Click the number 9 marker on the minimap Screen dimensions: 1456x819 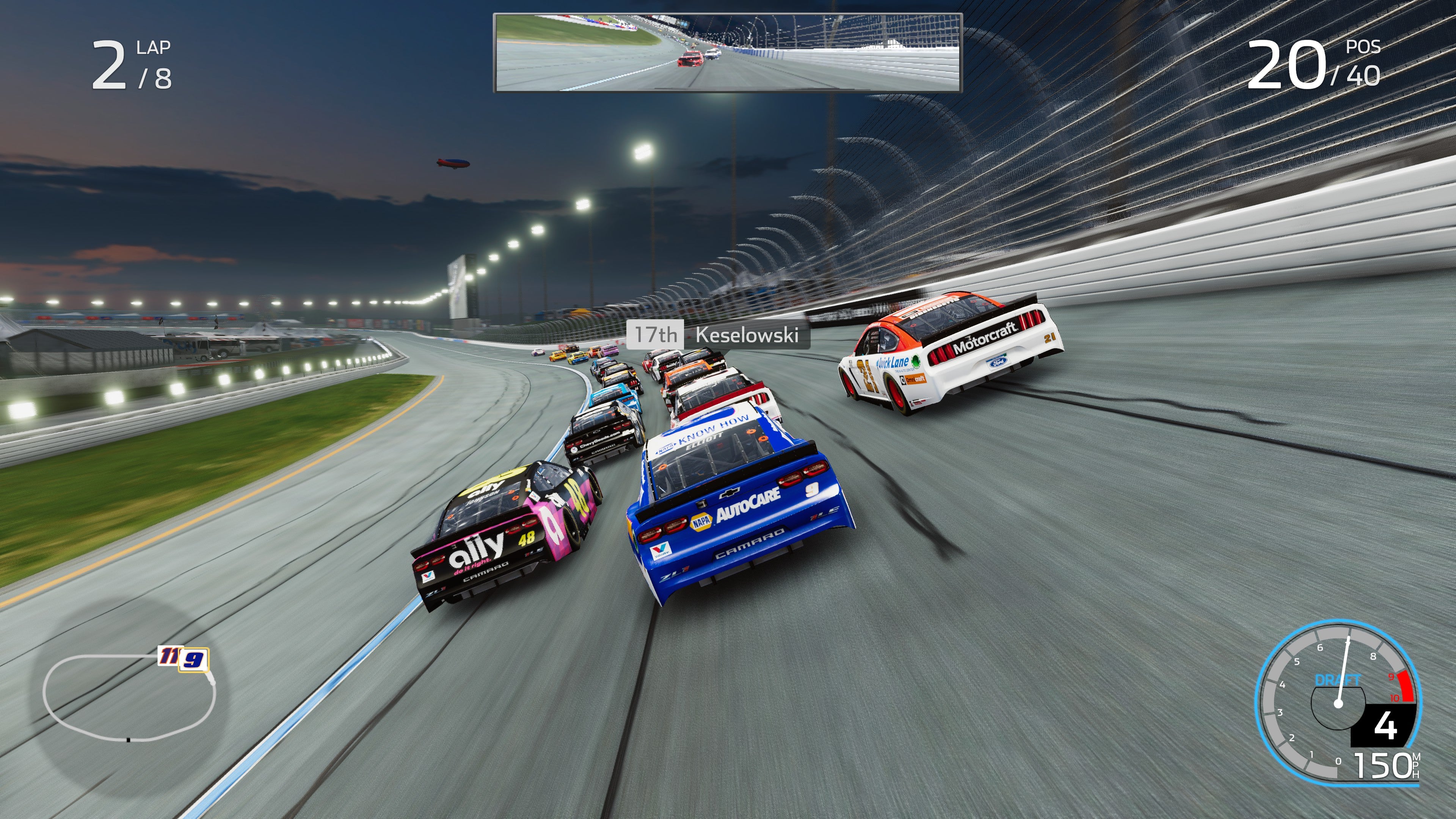click(195, 661)
